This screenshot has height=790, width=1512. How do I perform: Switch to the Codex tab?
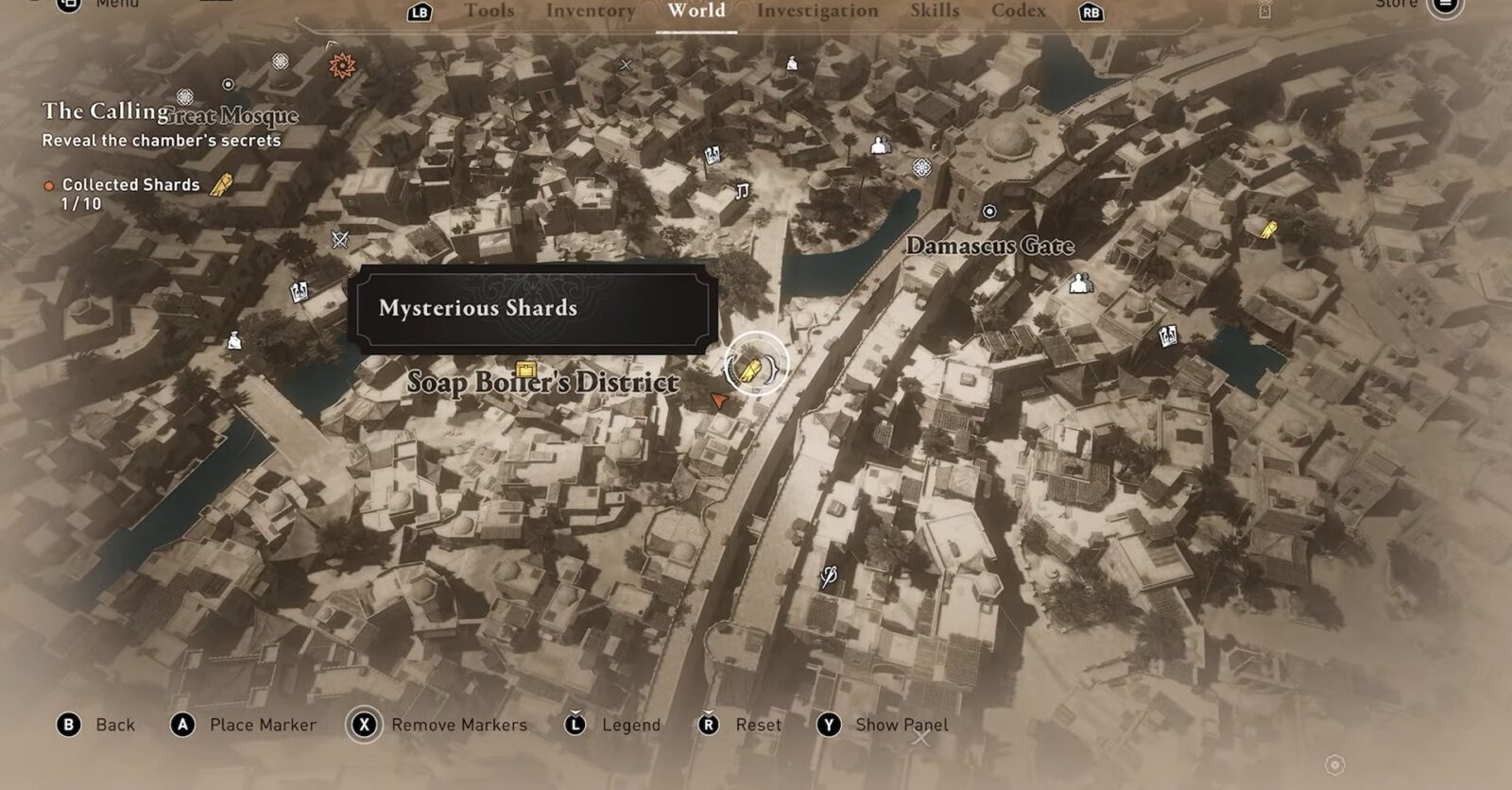pyautogui.click(x=1018, y=11)
